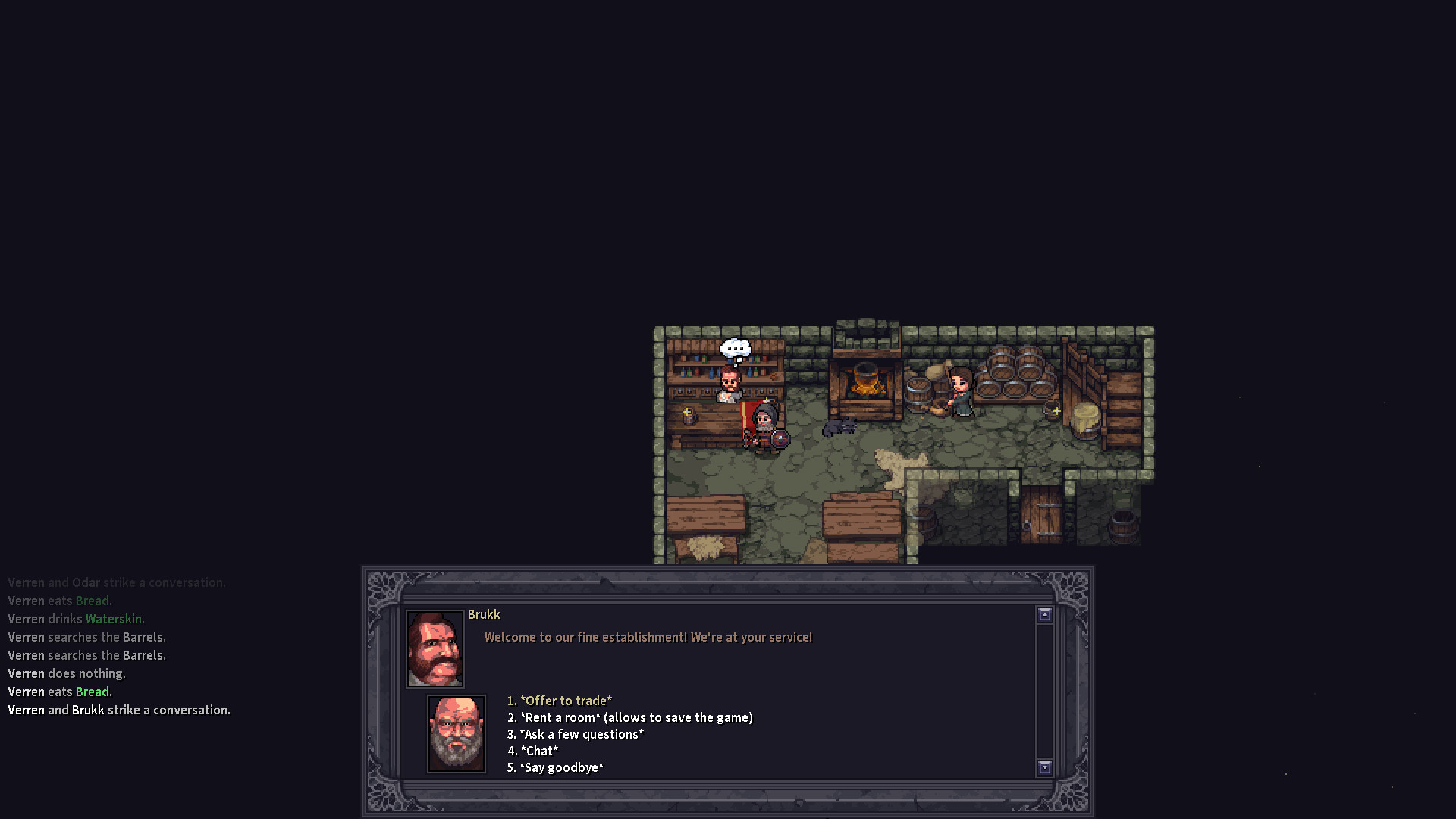Click the log entry "Verren and Brukk strike a conversation"
The width and height of the screenshot is (1456, 819).
(119, 710)
